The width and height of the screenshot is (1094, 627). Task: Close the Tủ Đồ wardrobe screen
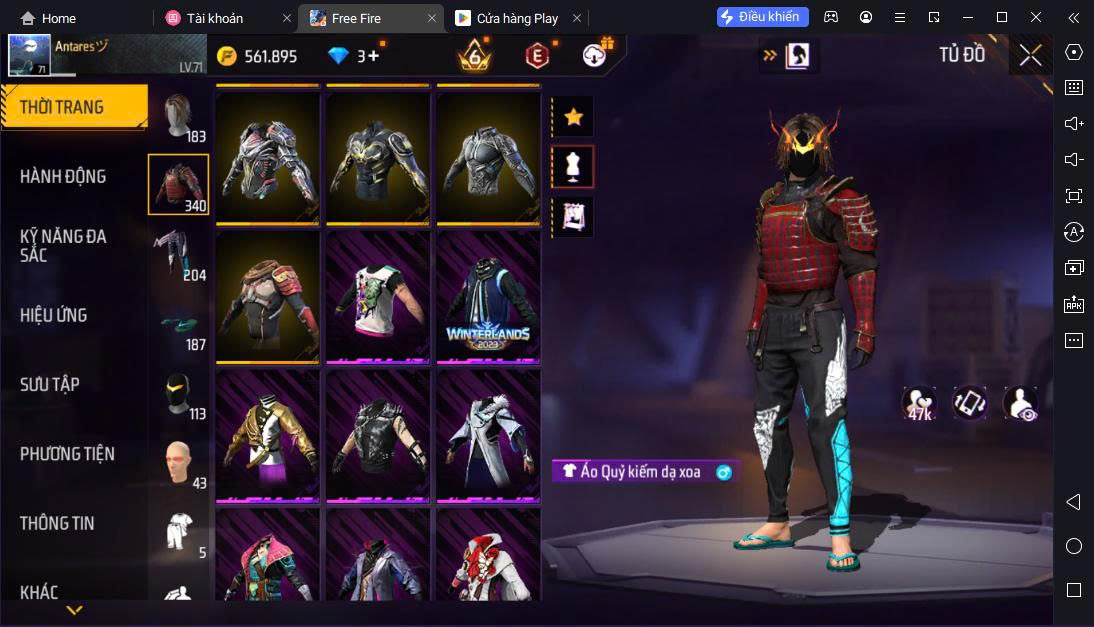coord(1030,55)
